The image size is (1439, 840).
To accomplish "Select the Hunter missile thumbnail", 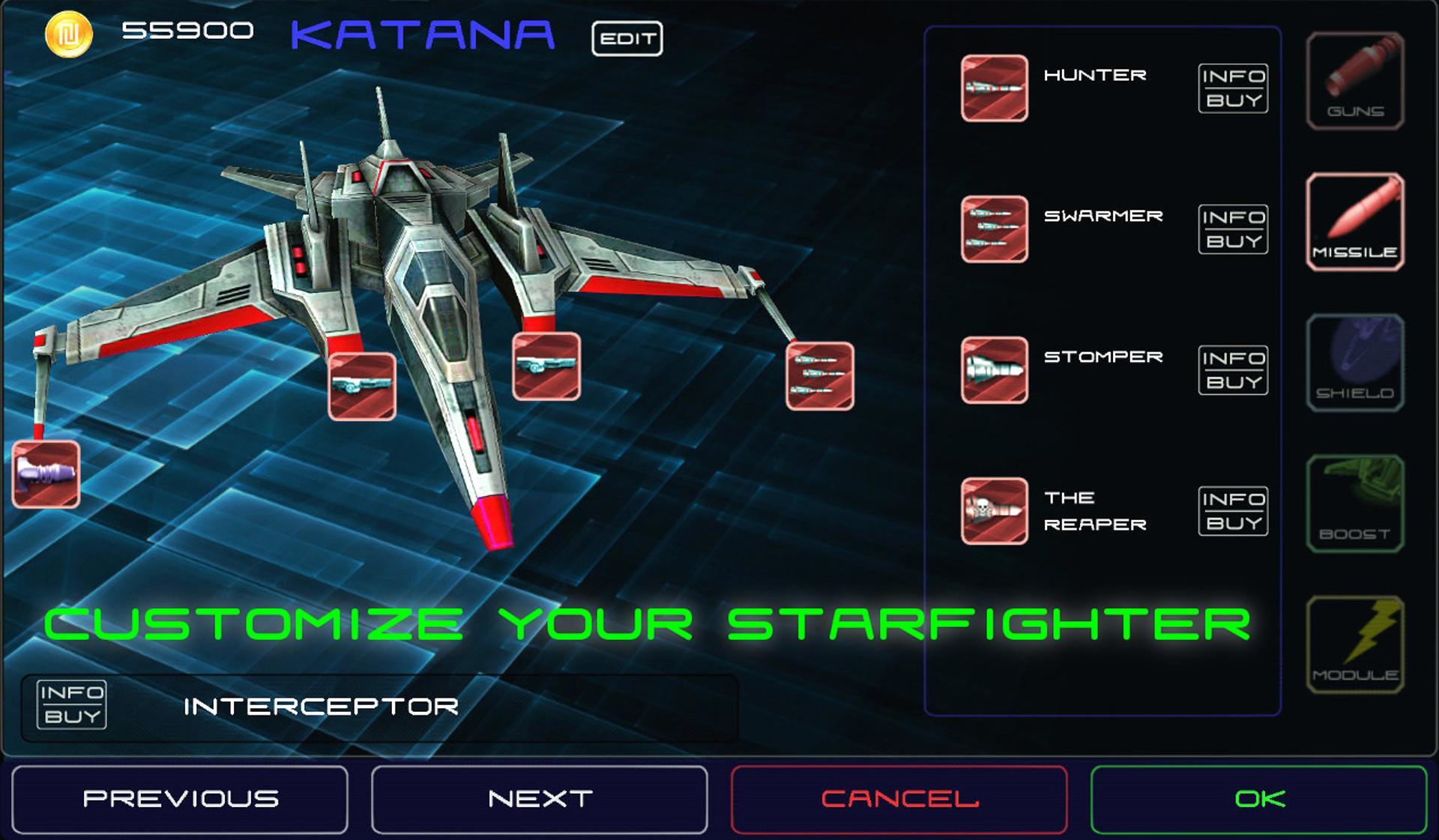I will pos(994,86).
